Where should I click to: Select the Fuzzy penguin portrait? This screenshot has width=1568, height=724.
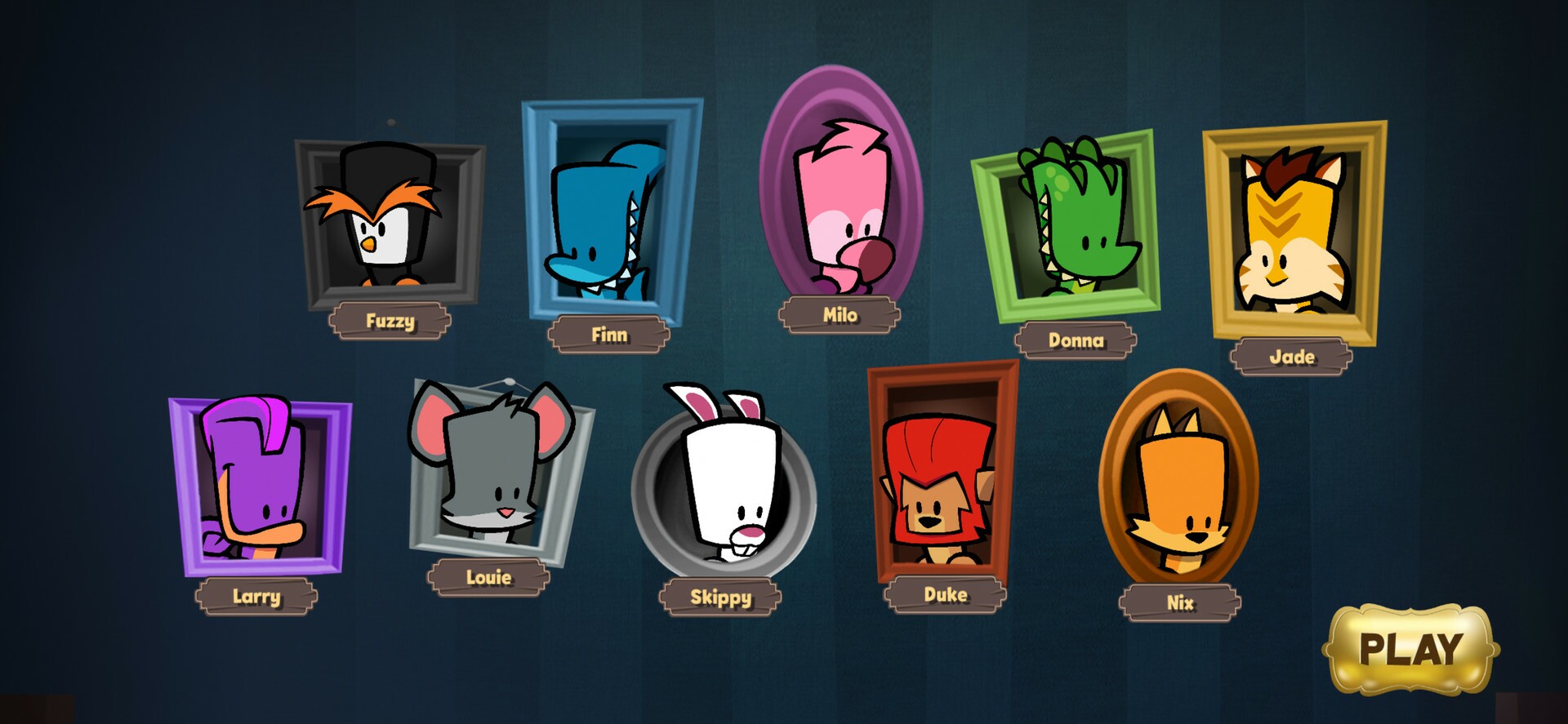tap(390, 220)
